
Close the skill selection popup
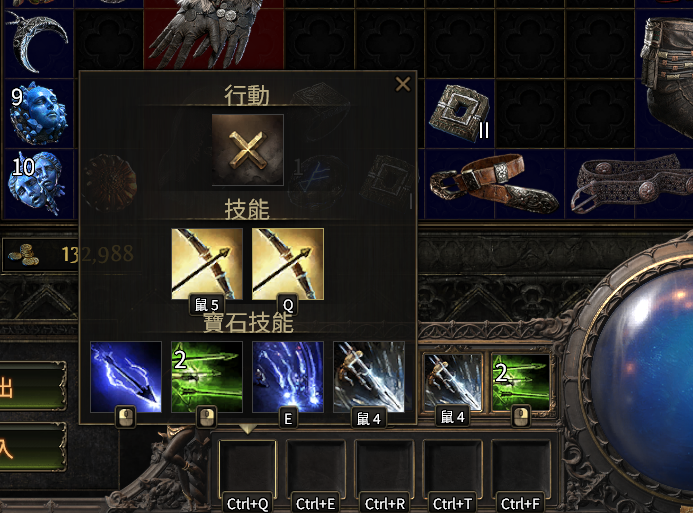coord(403,84)
